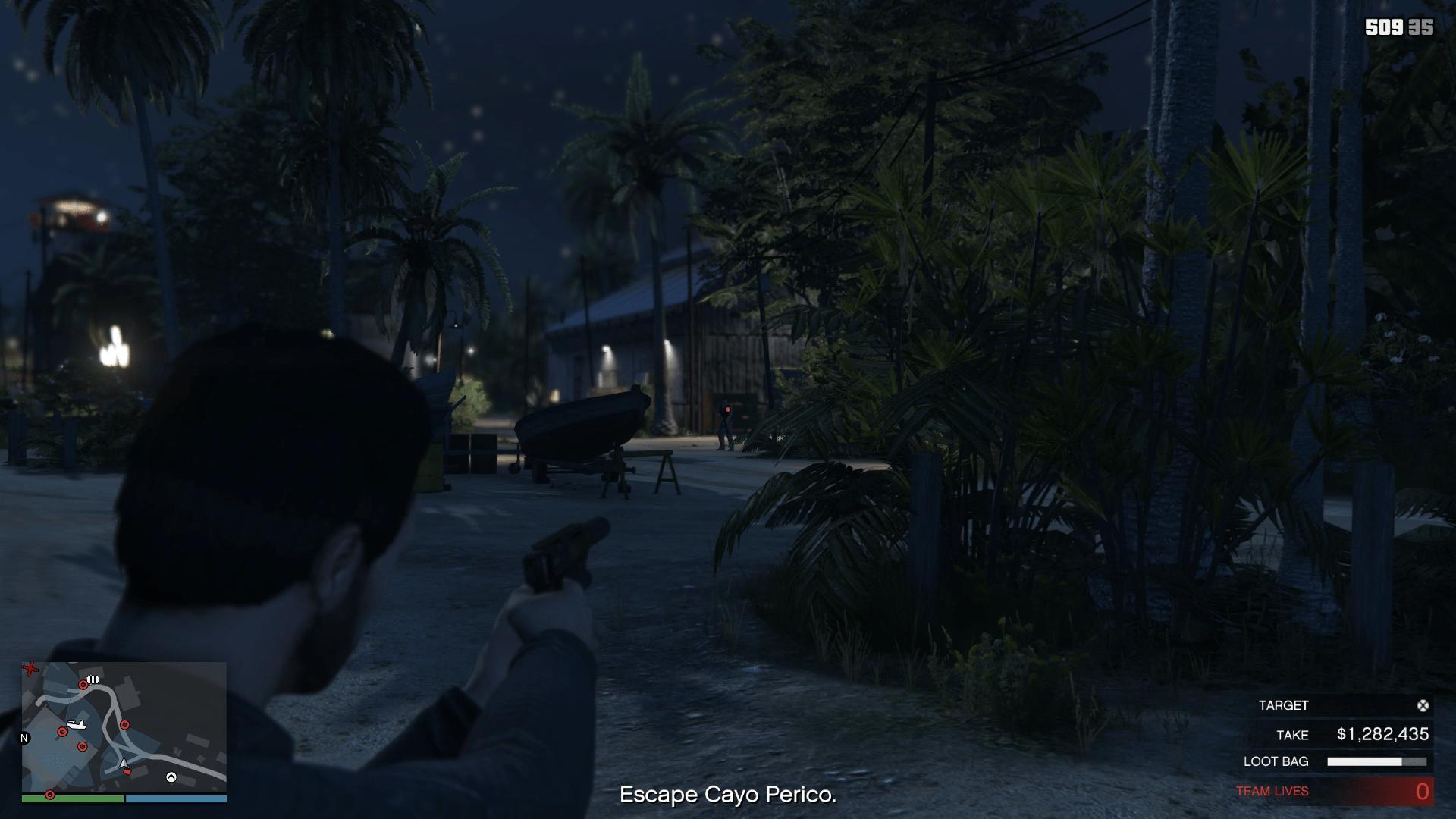
Task: Select the red enemy blip nearest the airplane icon
Action: (x=63, y=732)
